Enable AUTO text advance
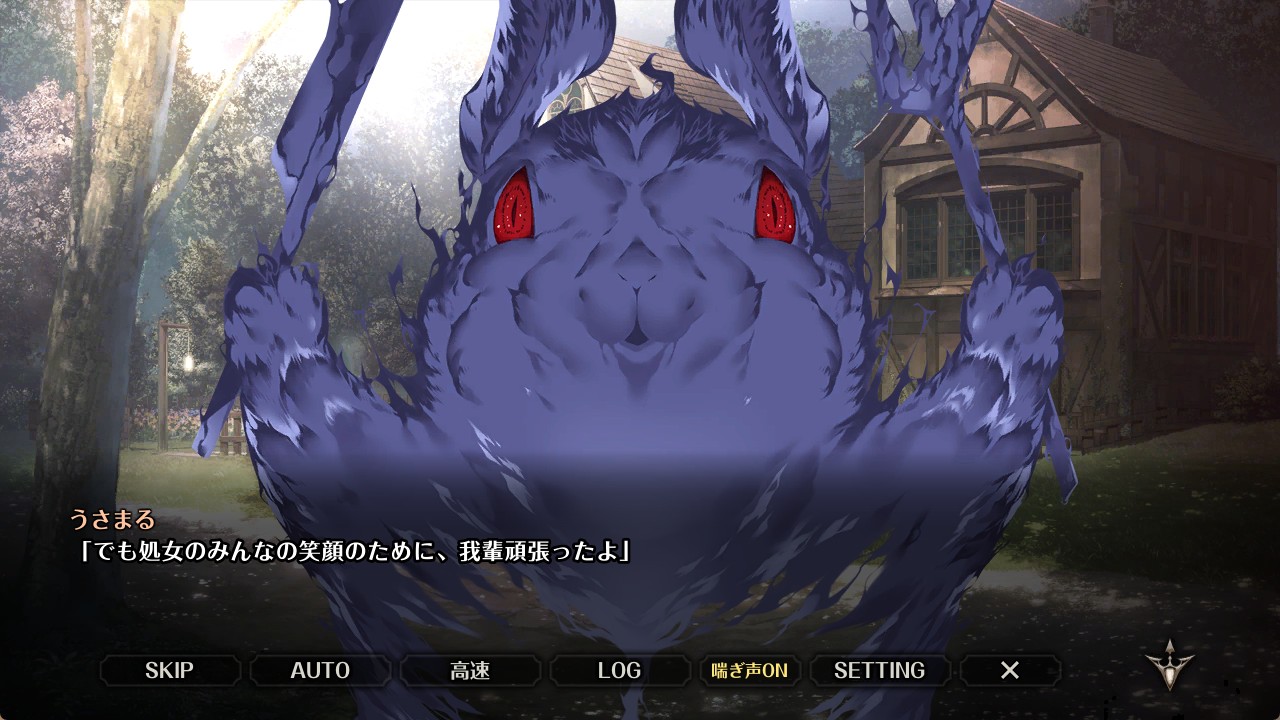 tap(320, 670)
